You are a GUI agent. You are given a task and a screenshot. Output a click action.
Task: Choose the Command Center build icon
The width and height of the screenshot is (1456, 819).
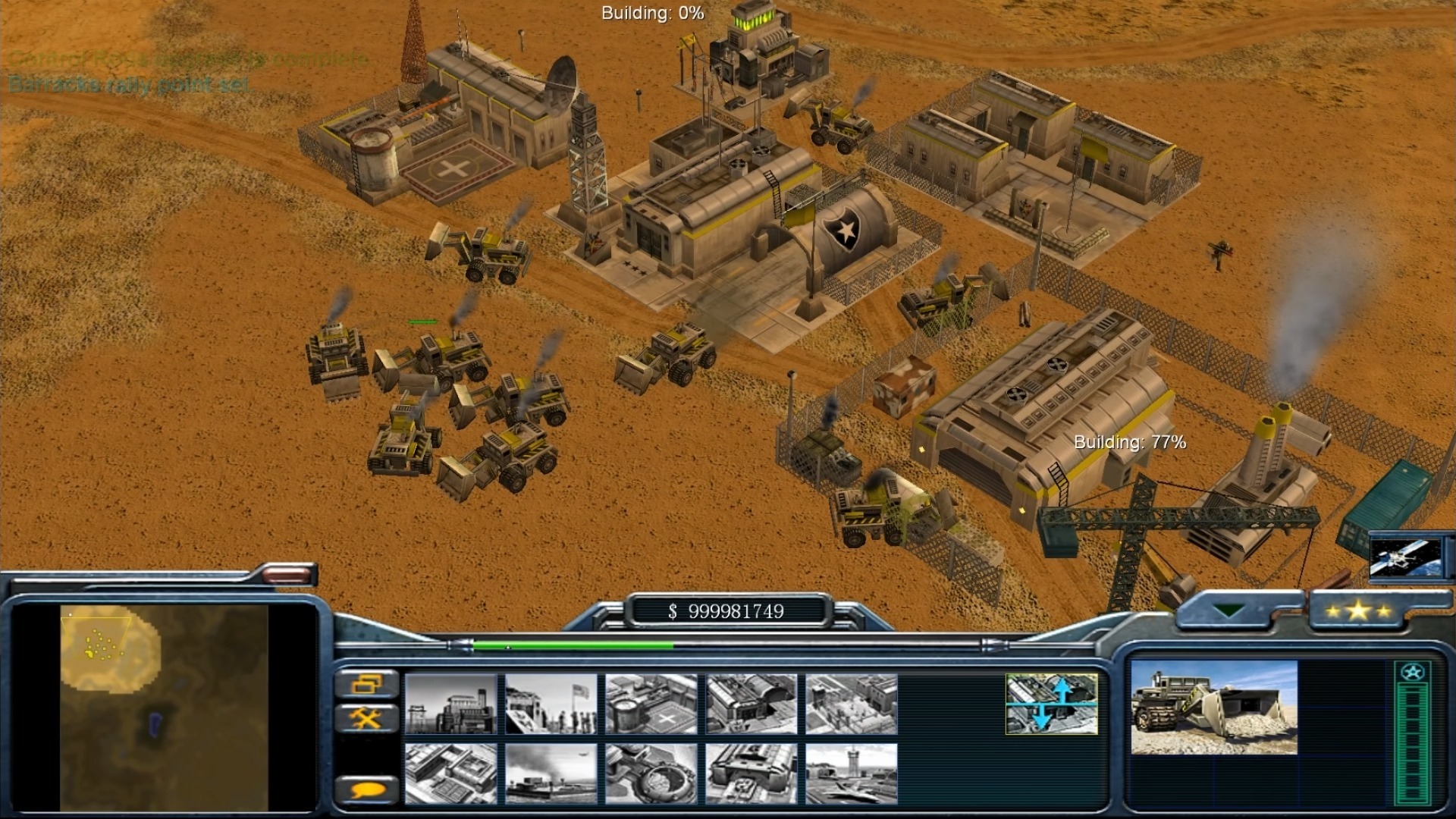751,773
